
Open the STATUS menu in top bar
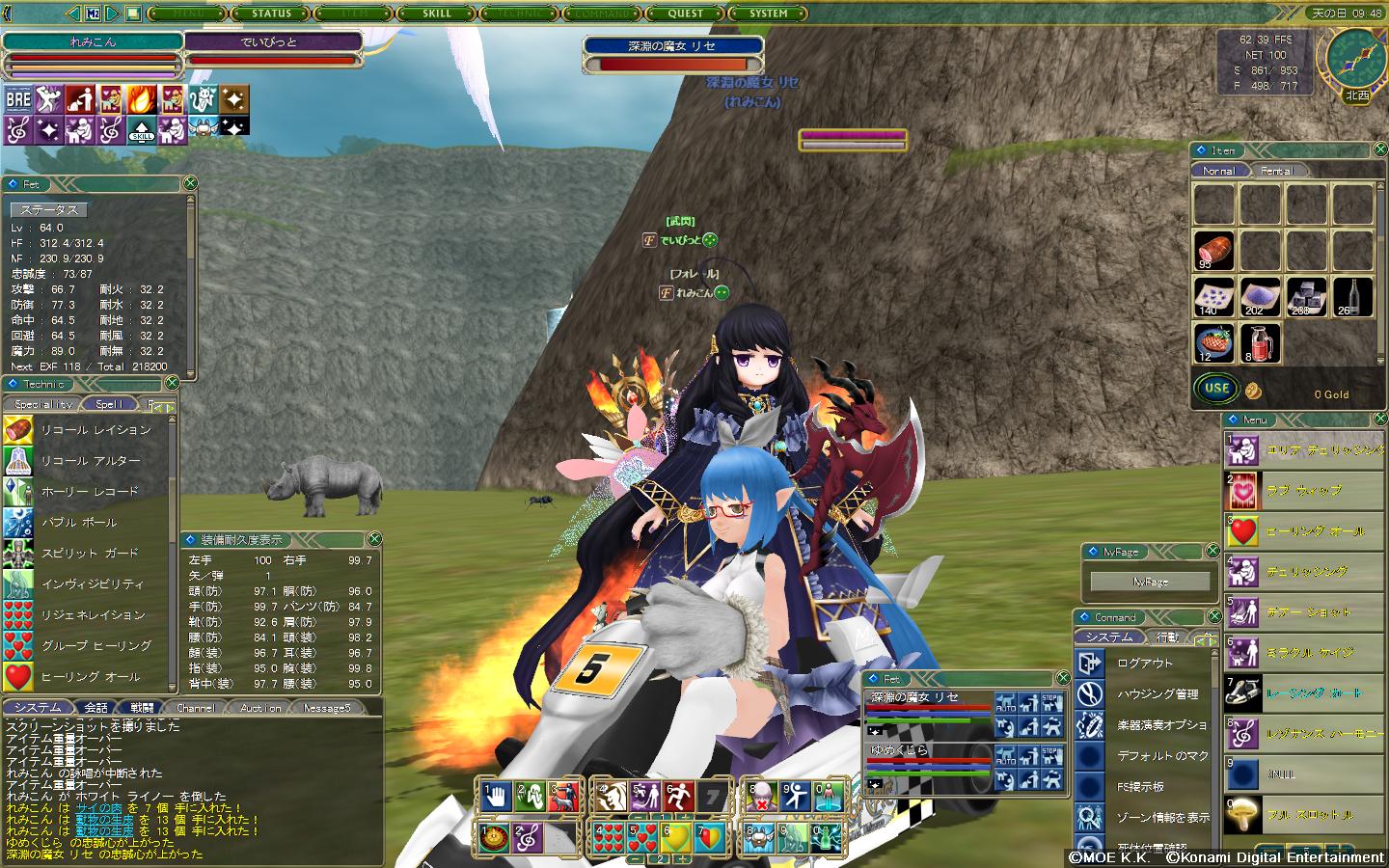point(271,14)
